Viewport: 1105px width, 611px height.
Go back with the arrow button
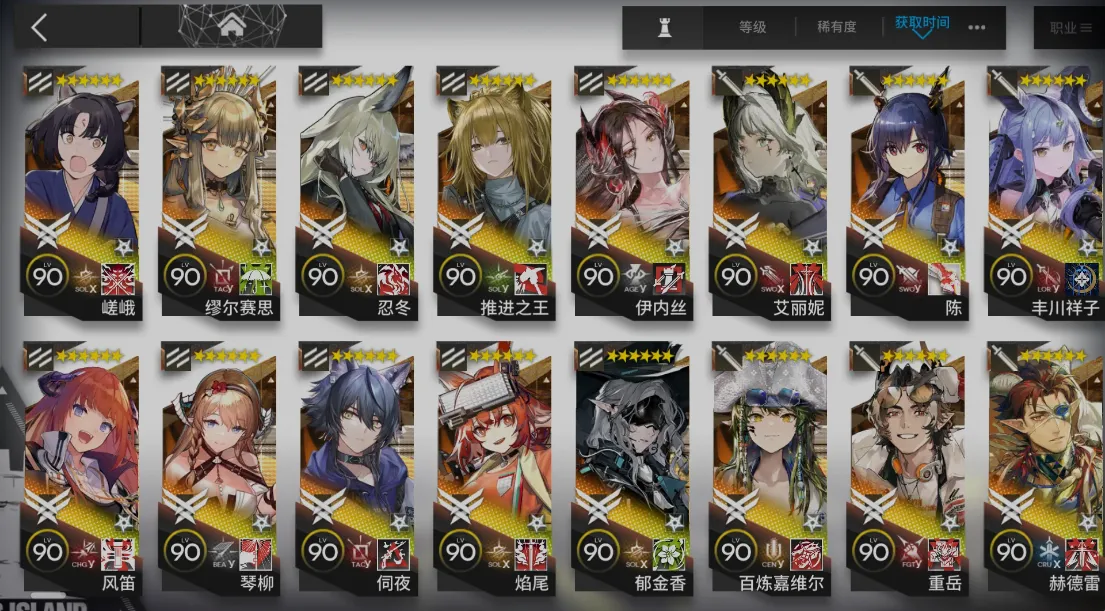tap(39, 27)
